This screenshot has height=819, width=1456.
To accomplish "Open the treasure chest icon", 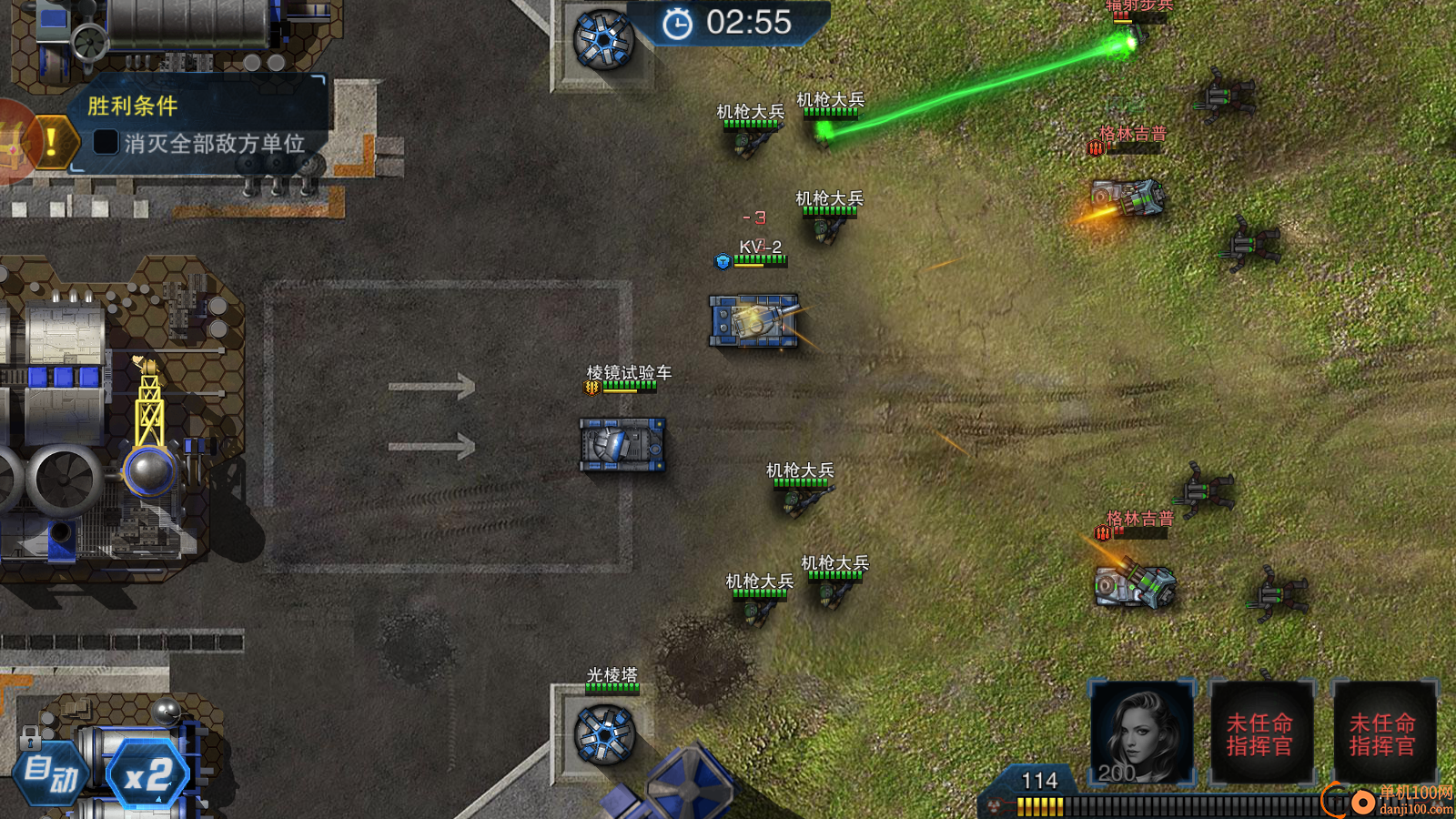I will (11, 142).
